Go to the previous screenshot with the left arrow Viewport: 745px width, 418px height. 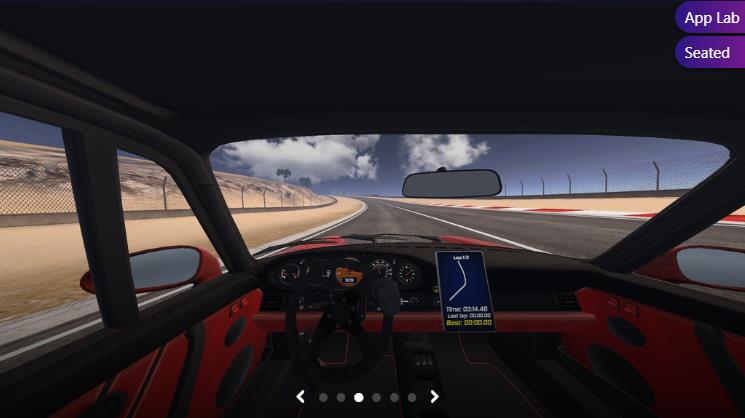[x=300, y=397]
